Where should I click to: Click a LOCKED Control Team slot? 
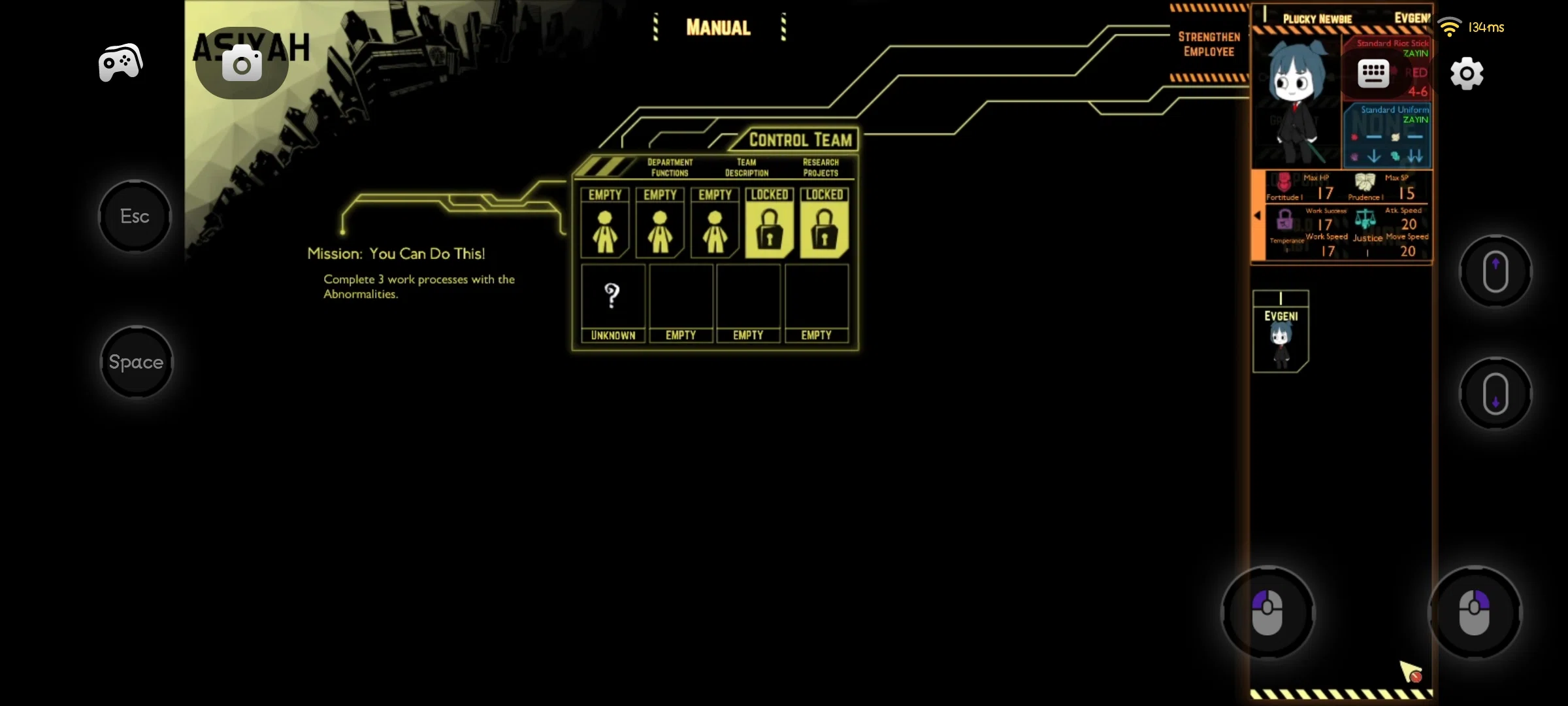[769, 226]
